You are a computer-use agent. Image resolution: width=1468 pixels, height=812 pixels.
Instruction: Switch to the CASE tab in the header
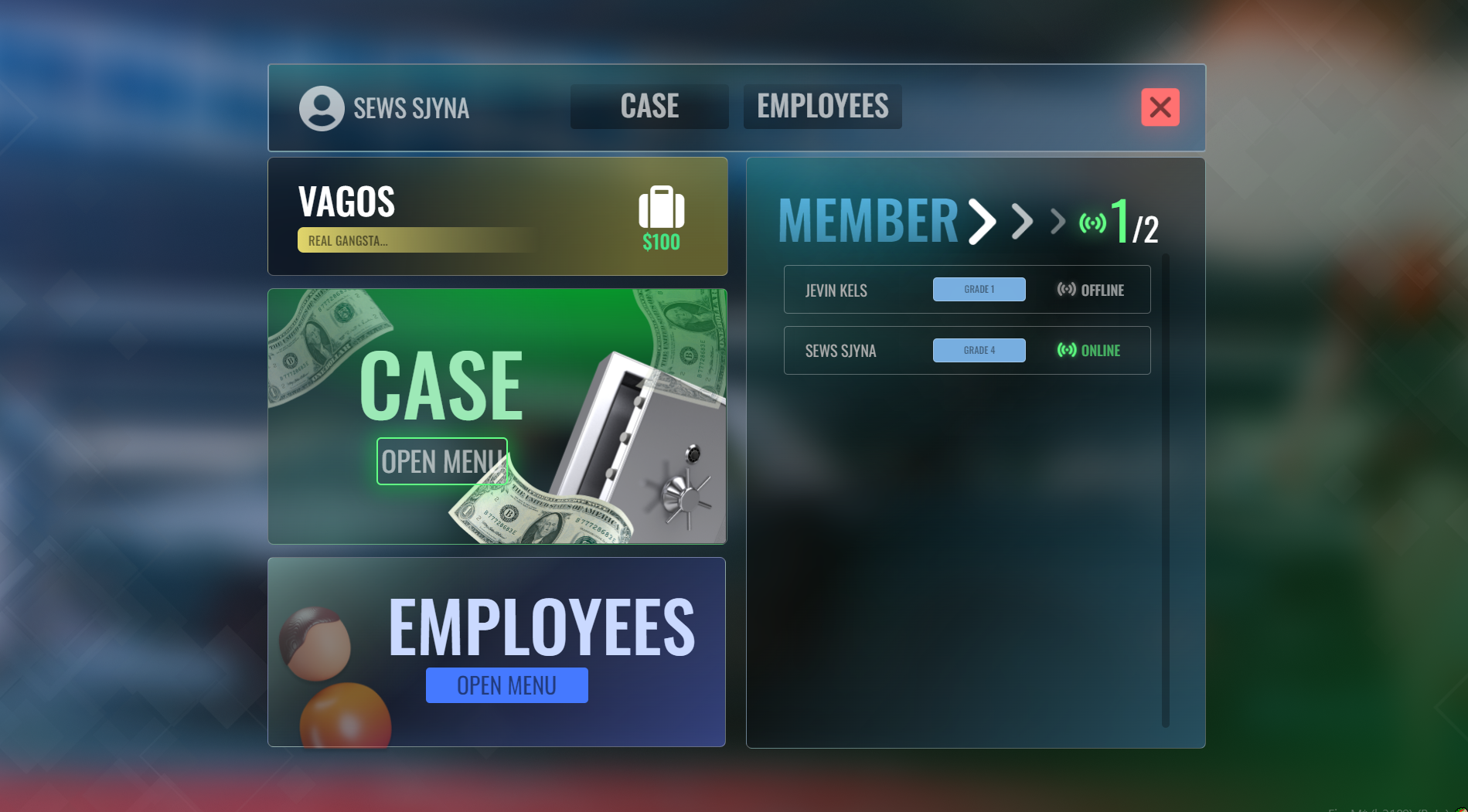click(x=649, y=106)
